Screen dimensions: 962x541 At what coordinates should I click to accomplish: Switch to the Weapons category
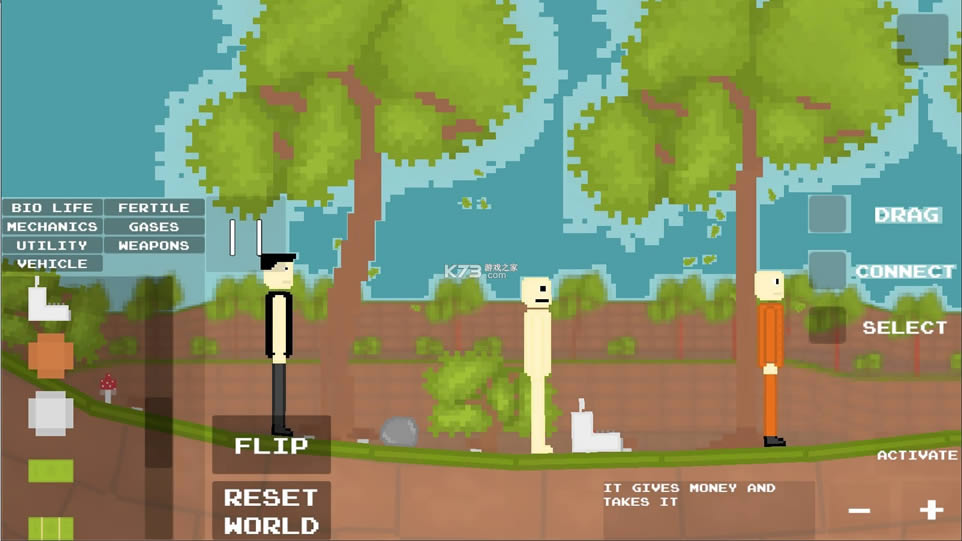pyautogui.click(x=154, y=245)
